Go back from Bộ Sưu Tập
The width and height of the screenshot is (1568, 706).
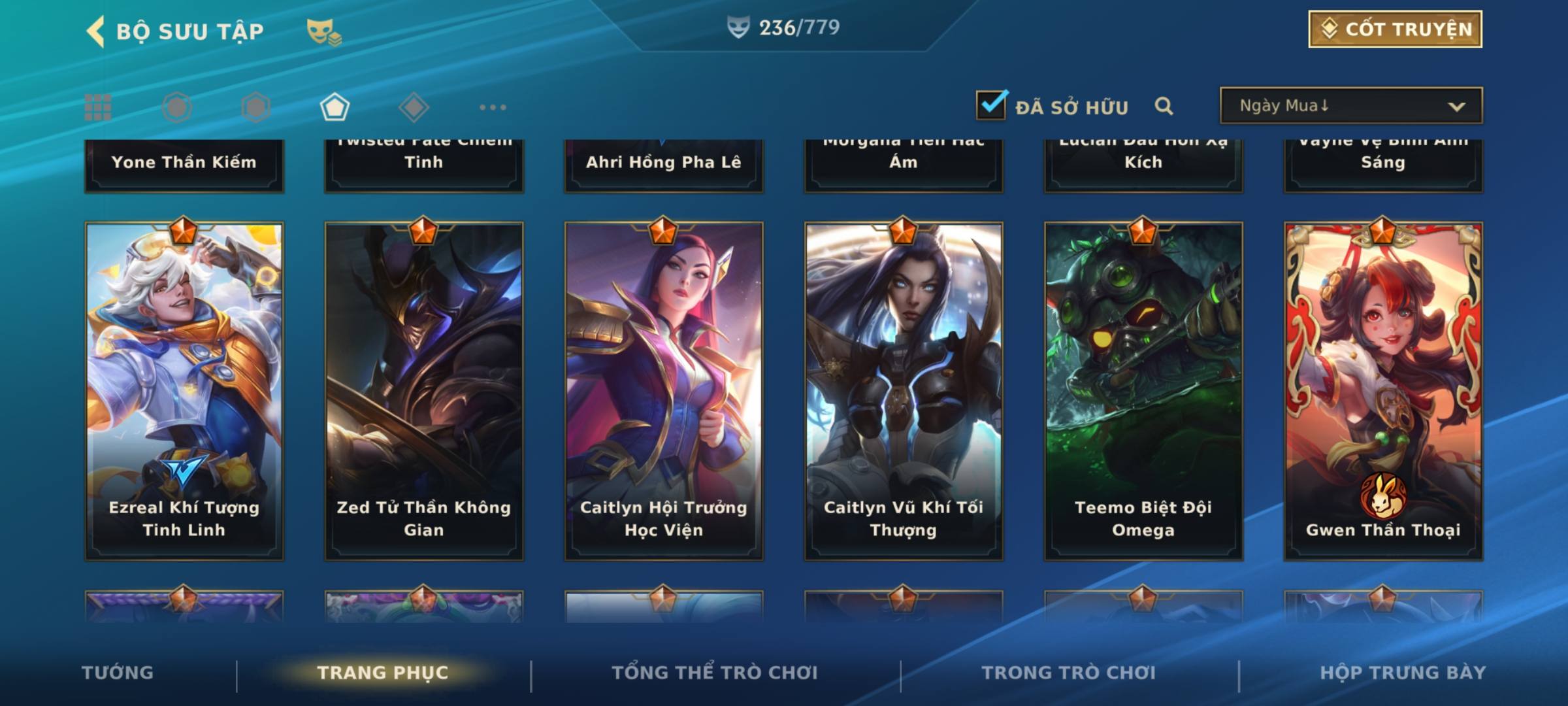(x=96, y=31)
